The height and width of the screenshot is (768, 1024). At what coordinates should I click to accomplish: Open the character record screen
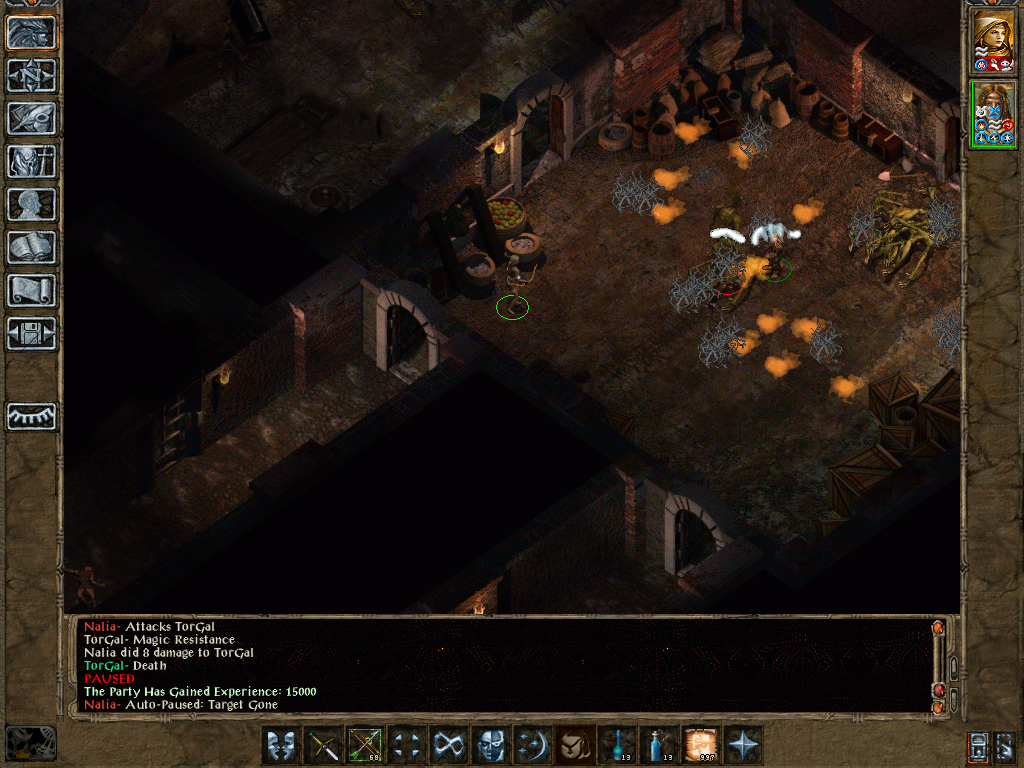(32, 204)
